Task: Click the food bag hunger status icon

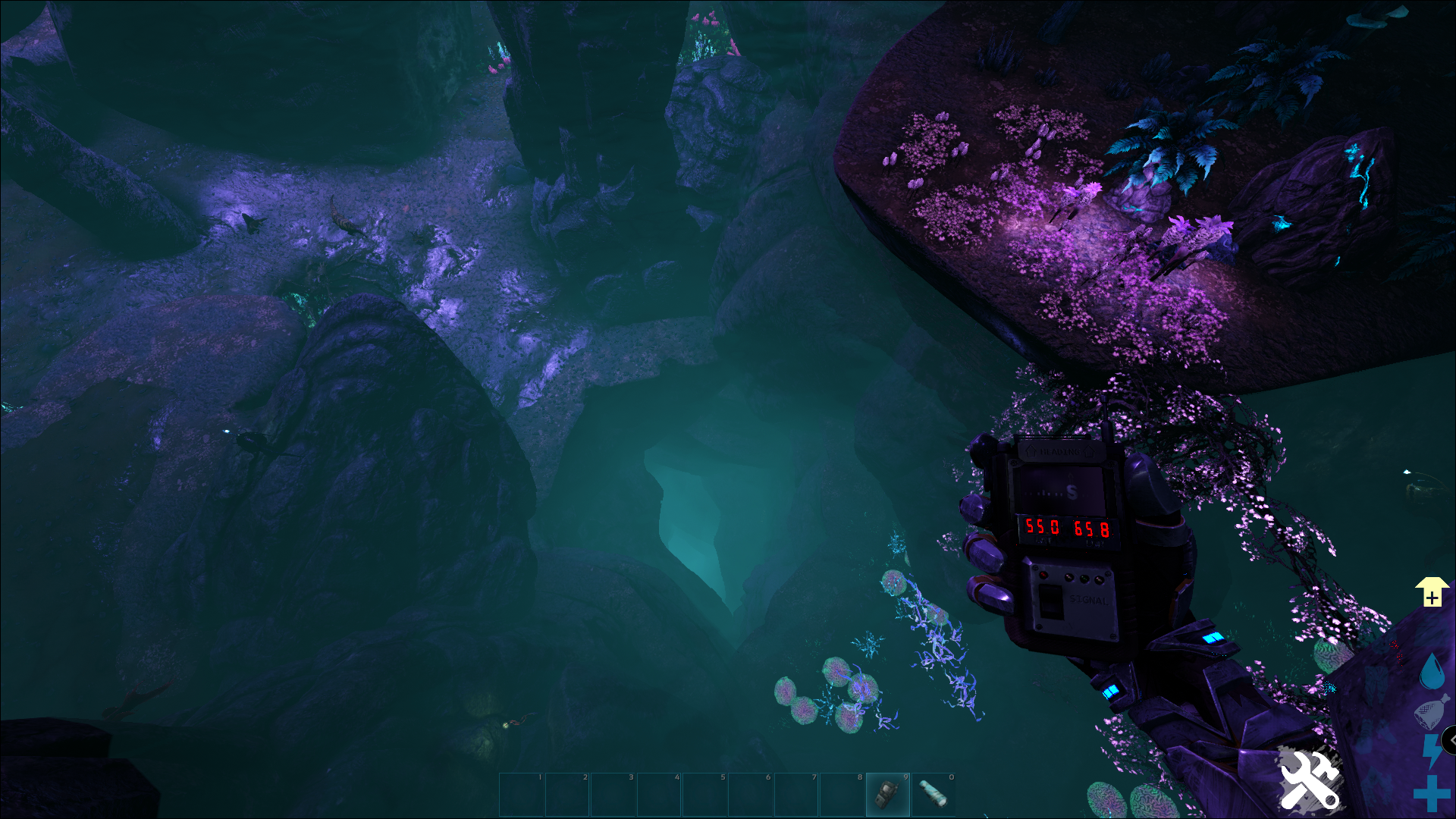Action: pos(1430,711)
